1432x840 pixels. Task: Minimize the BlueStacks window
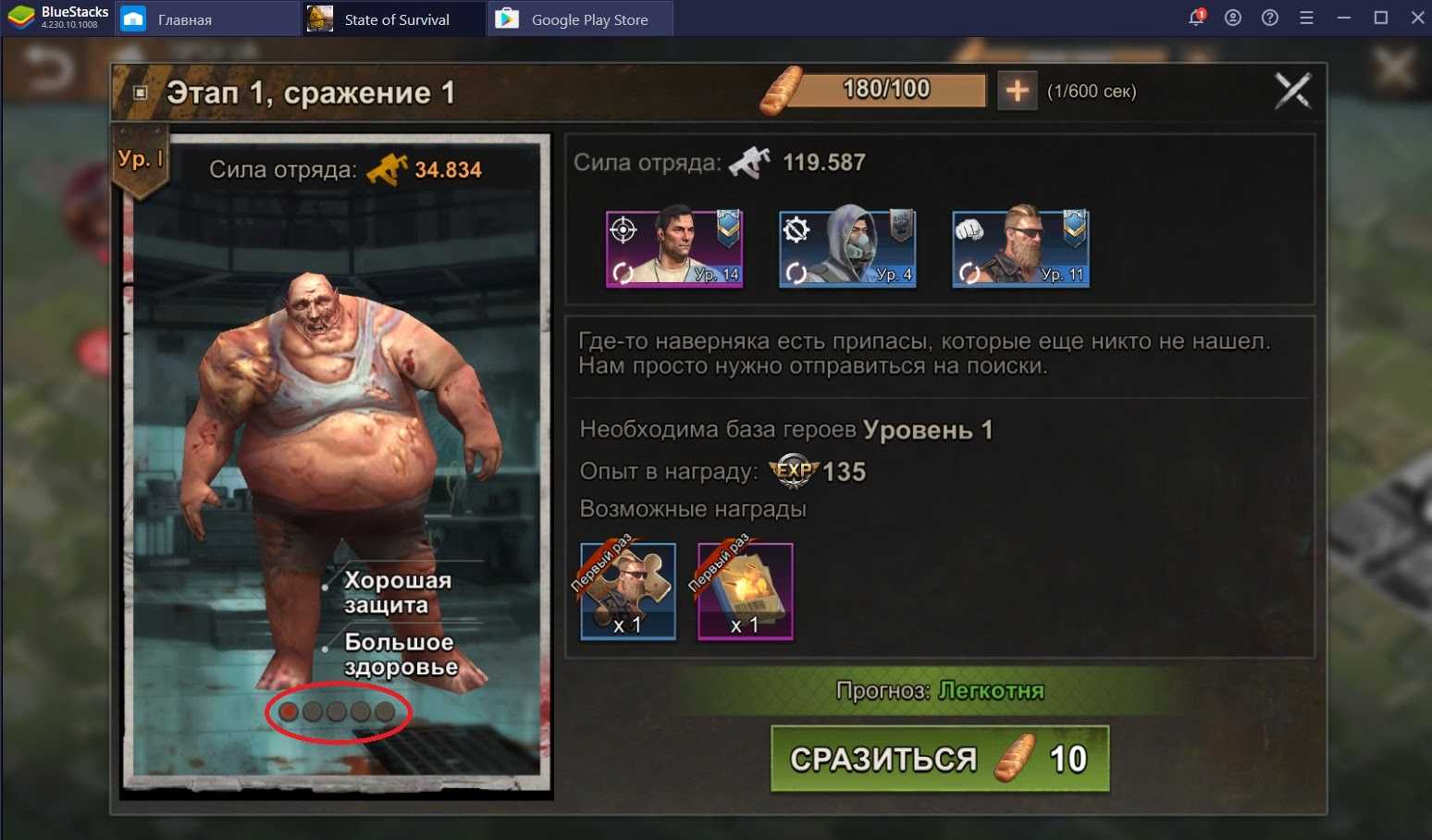coord(1344,18)
